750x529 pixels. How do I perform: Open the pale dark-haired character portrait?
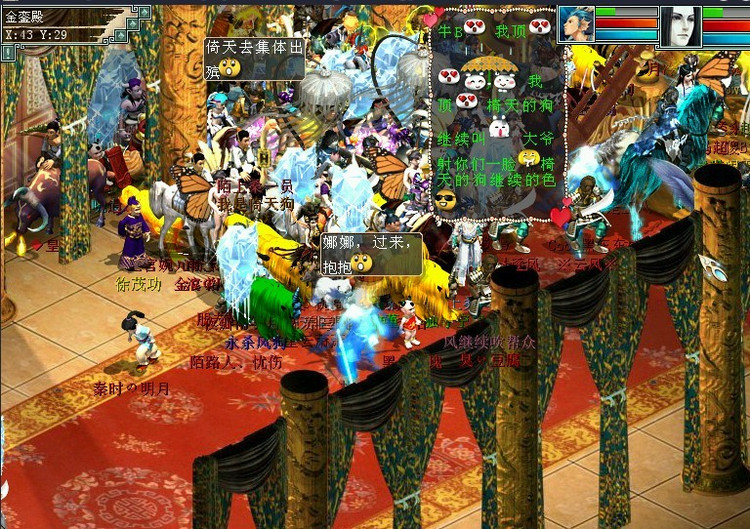pos(681,24)
